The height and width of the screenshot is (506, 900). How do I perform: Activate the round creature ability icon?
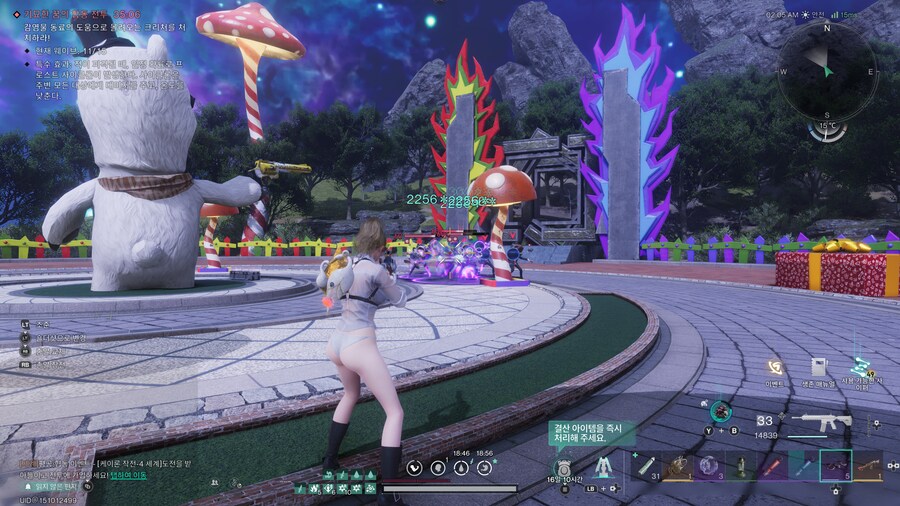coord(720,410)
